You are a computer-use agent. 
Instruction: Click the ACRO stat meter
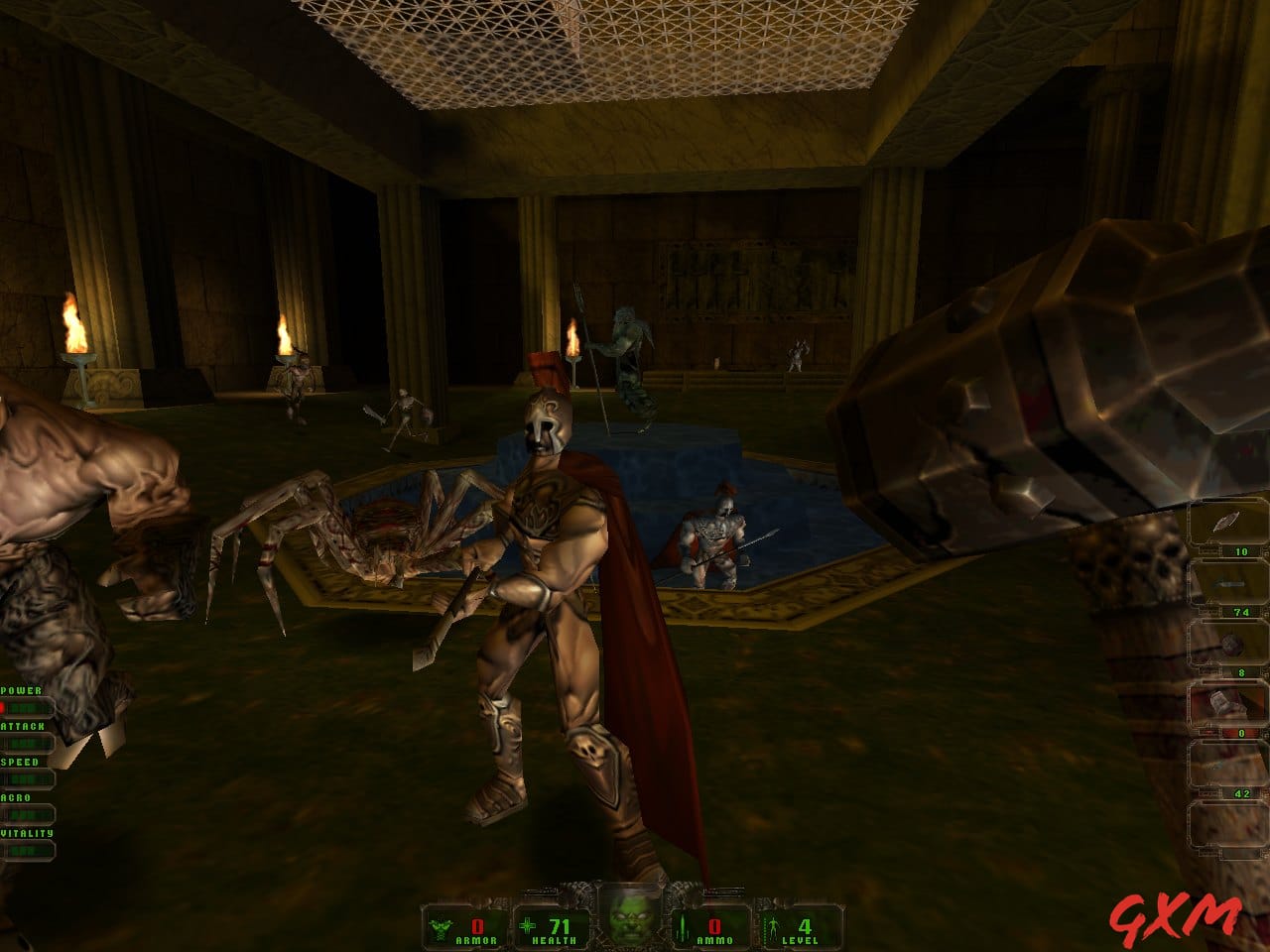click(x=28, y=813)
